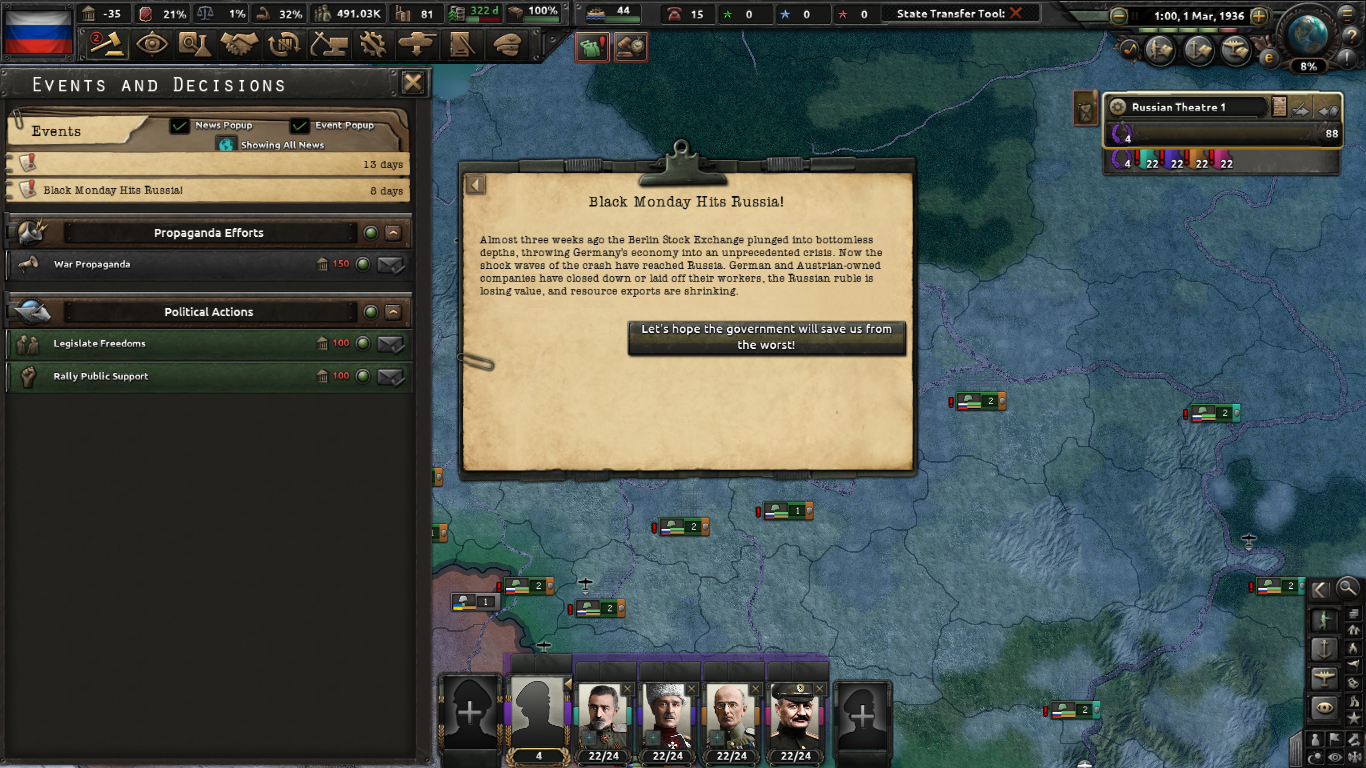Image resolution: width=1366 pixels, height=768 pixels.
Task: Open the Construction view in the top toolbar
Action: [329, 45]
